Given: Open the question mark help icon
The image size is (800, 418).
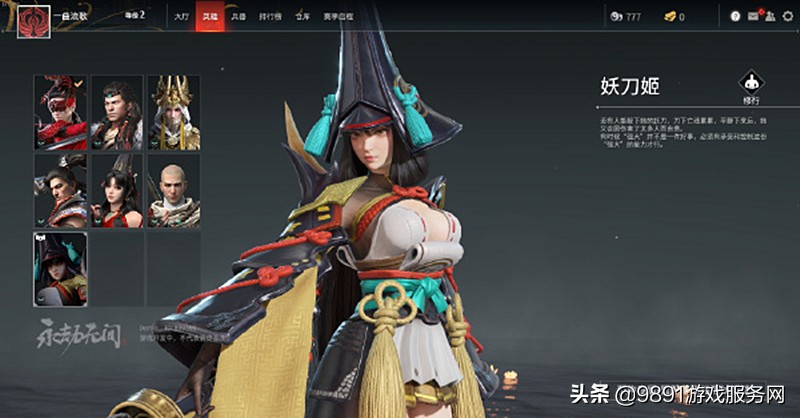Looking at the screenshot, I should 735,17.
